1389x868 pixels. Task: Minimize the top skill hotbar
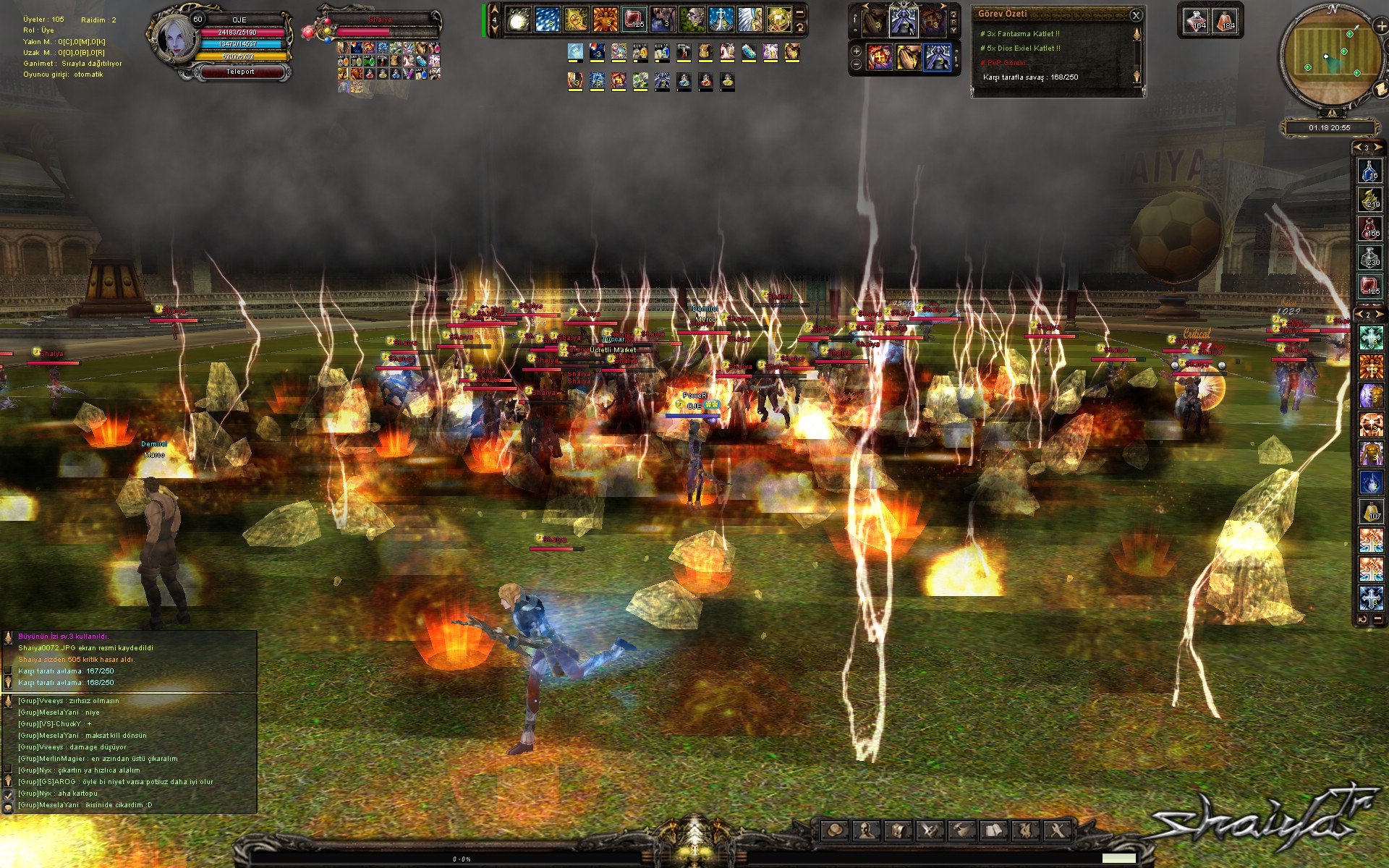(x=799, y=13)
